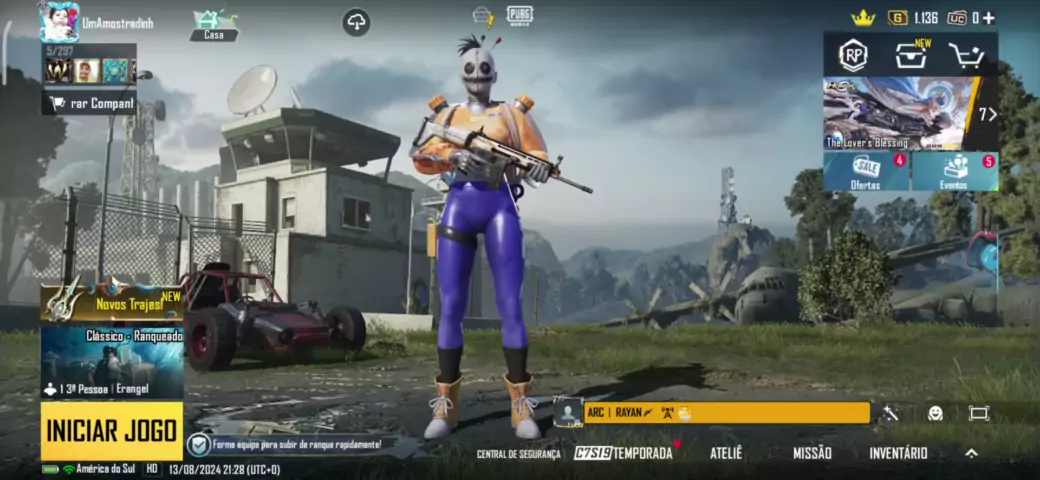Open the Inventário menu
Screen dimensions: 1040x480
898,453
